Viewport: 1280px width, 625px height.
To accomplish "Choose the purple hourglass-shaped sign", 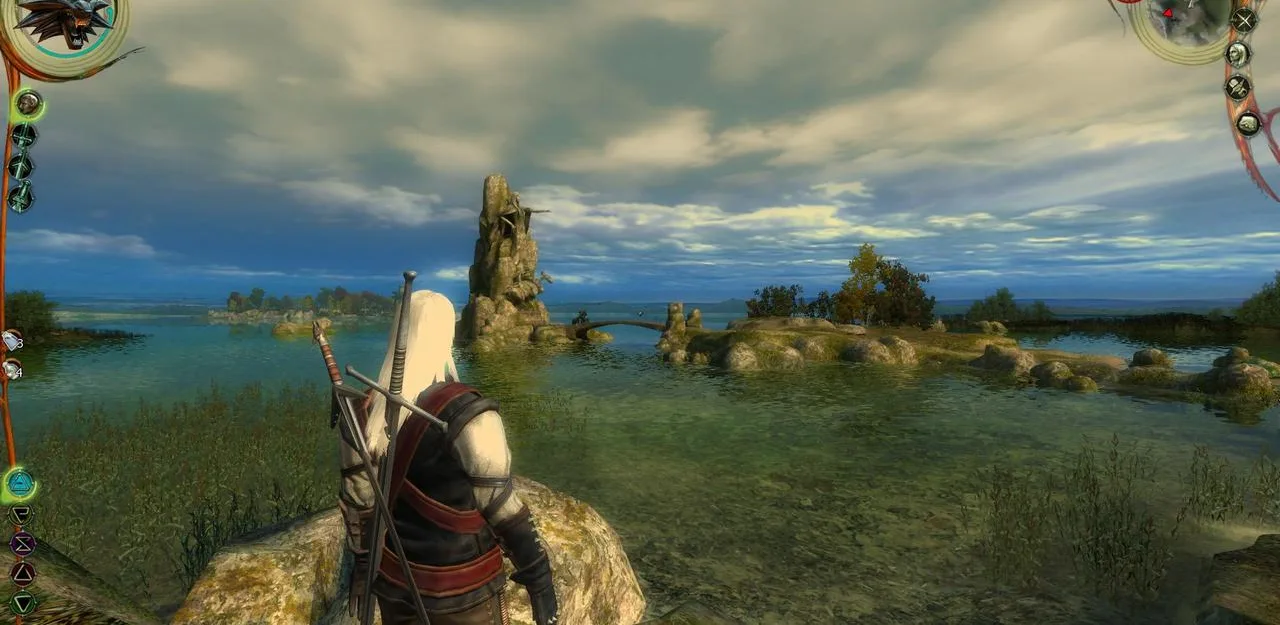I will pos(22,544).
